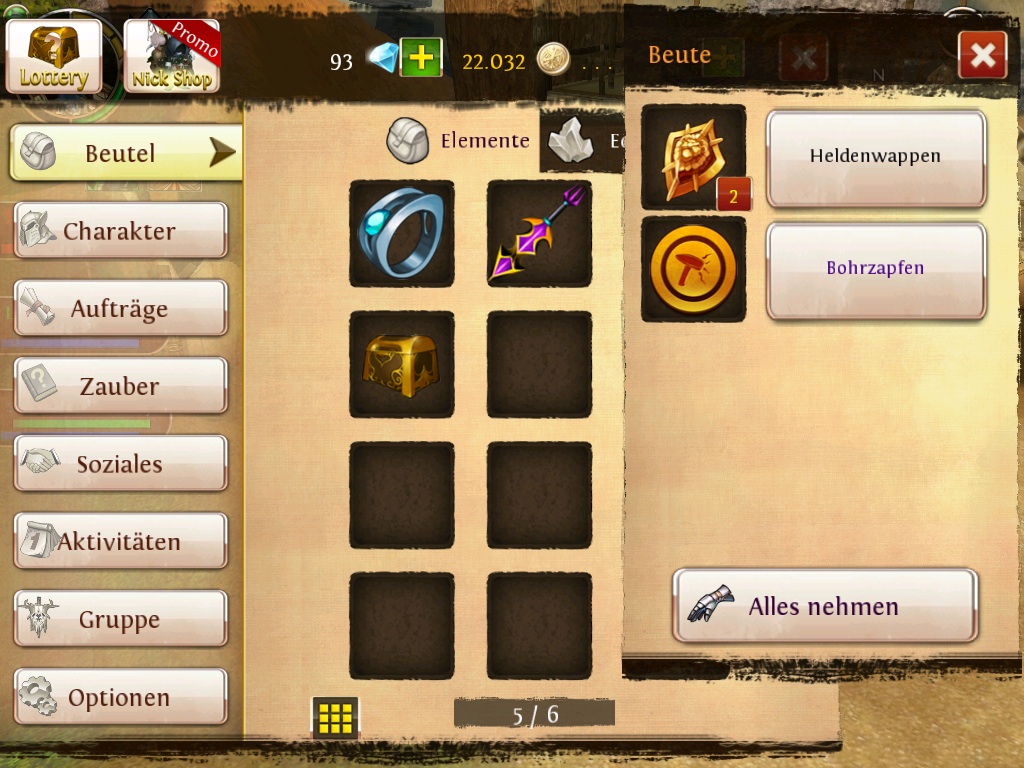Select the silver ring with blue gem
Image resolution: width=1024 pixels, height=768 pixels.
click(401, 233)
